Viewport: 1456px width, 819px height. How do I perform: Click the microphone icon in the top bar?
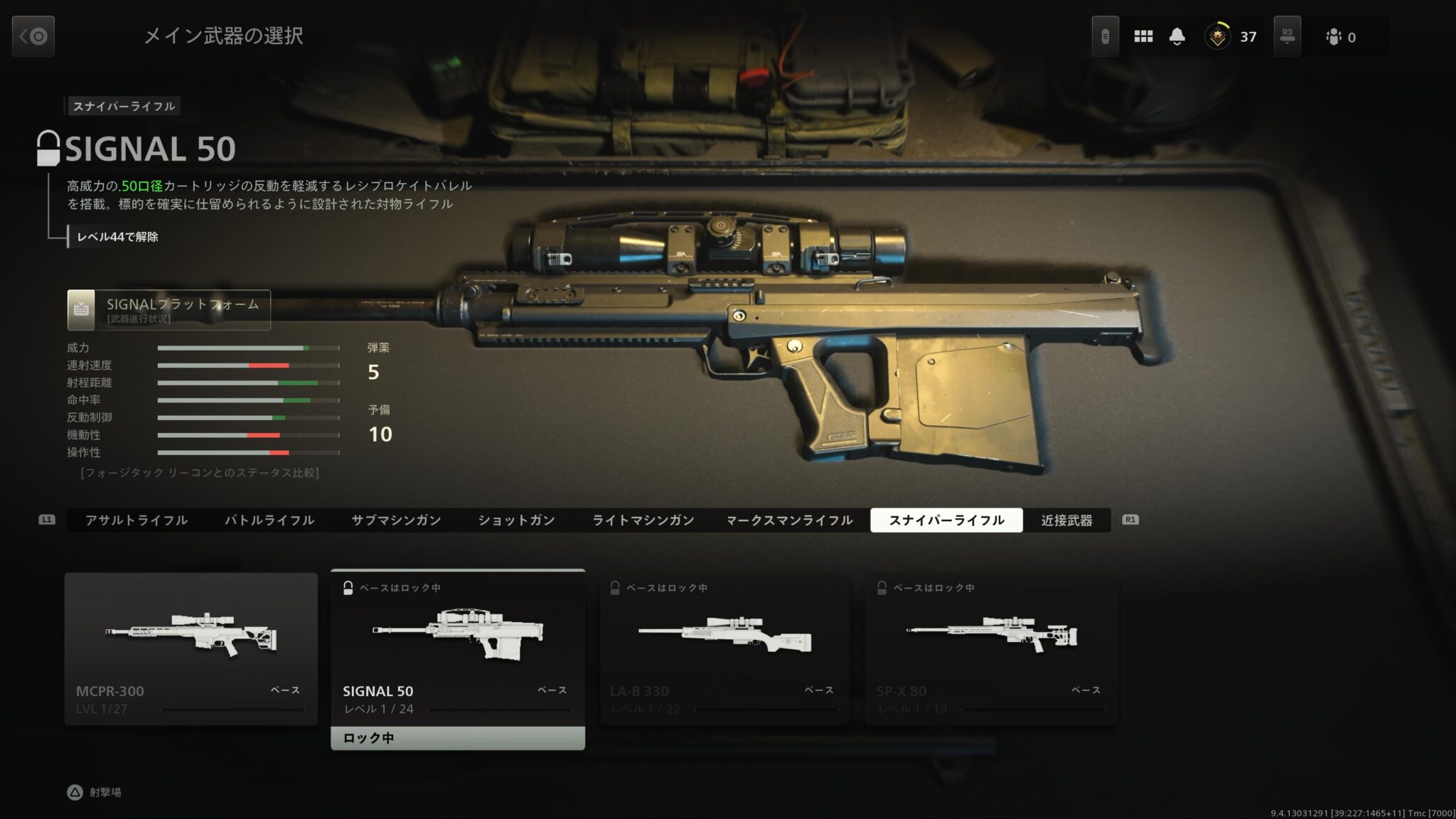(1105, 36)
